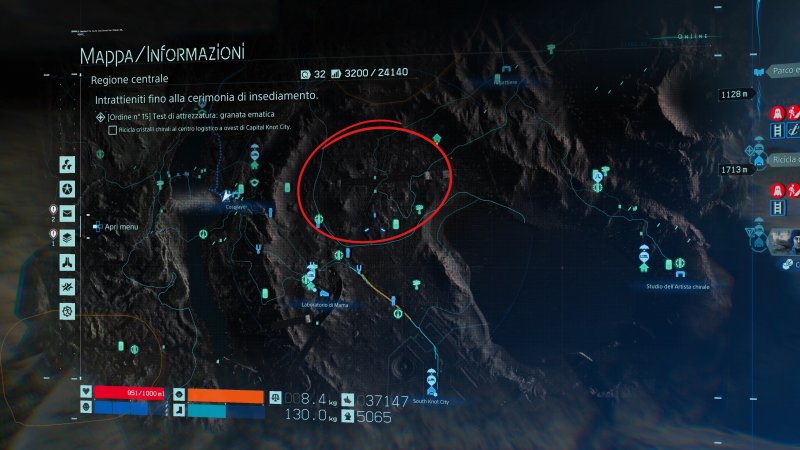Select the South Knot City marker
800x450 pixels.
point(431,380)
